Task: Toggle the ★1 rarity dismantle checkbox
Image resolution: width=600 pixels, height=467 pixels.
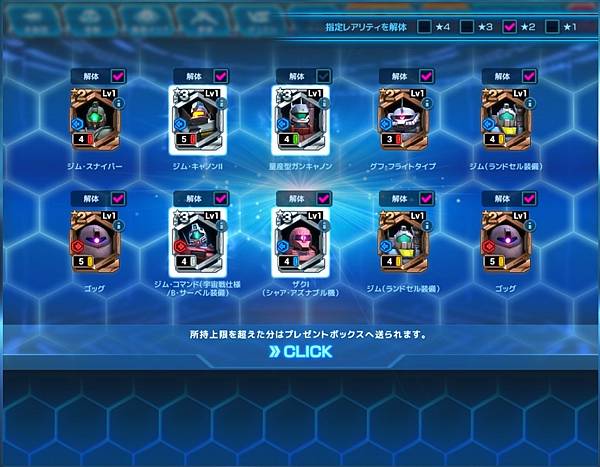Action: [x=552, y=27]
